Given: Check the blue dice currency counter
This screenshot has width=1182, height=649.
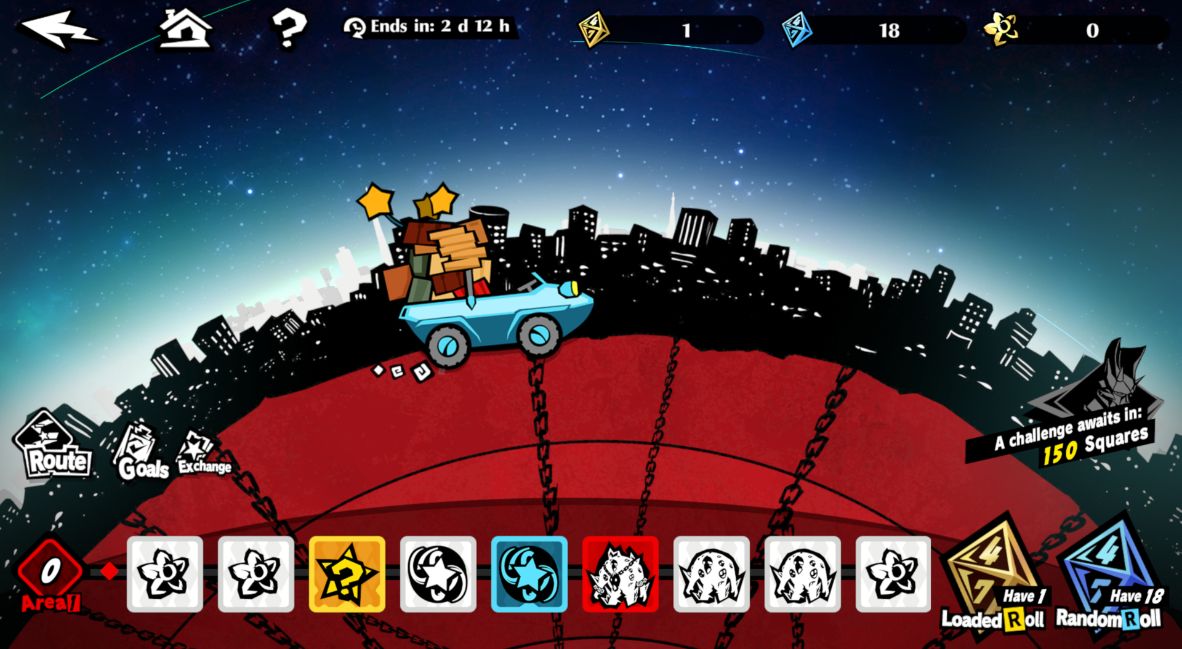Looking at the screenshot, I should point(873,30).
